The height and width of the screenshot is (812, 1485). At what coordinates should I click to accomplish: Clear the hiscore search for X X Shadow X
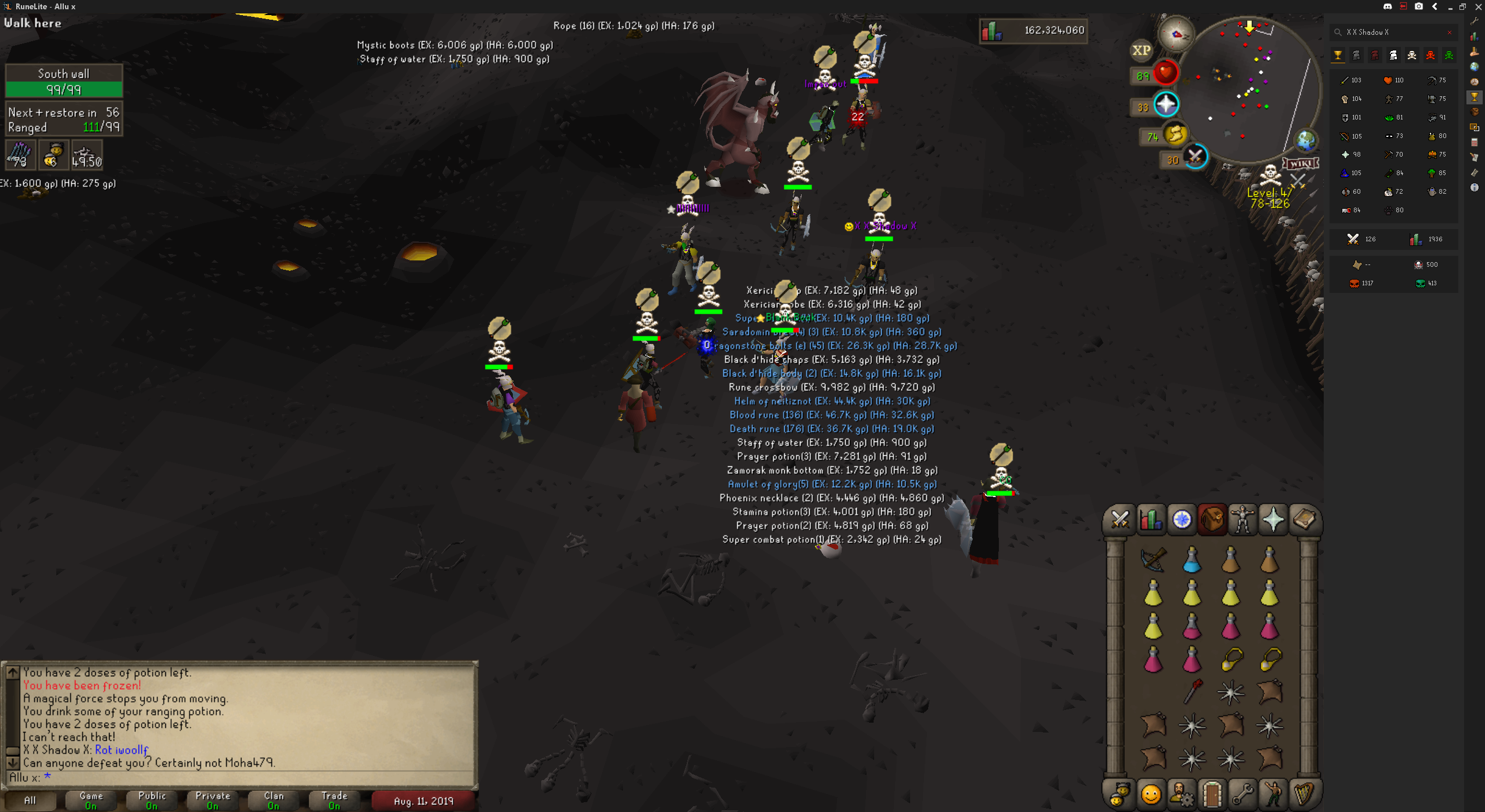(1450, 32)
